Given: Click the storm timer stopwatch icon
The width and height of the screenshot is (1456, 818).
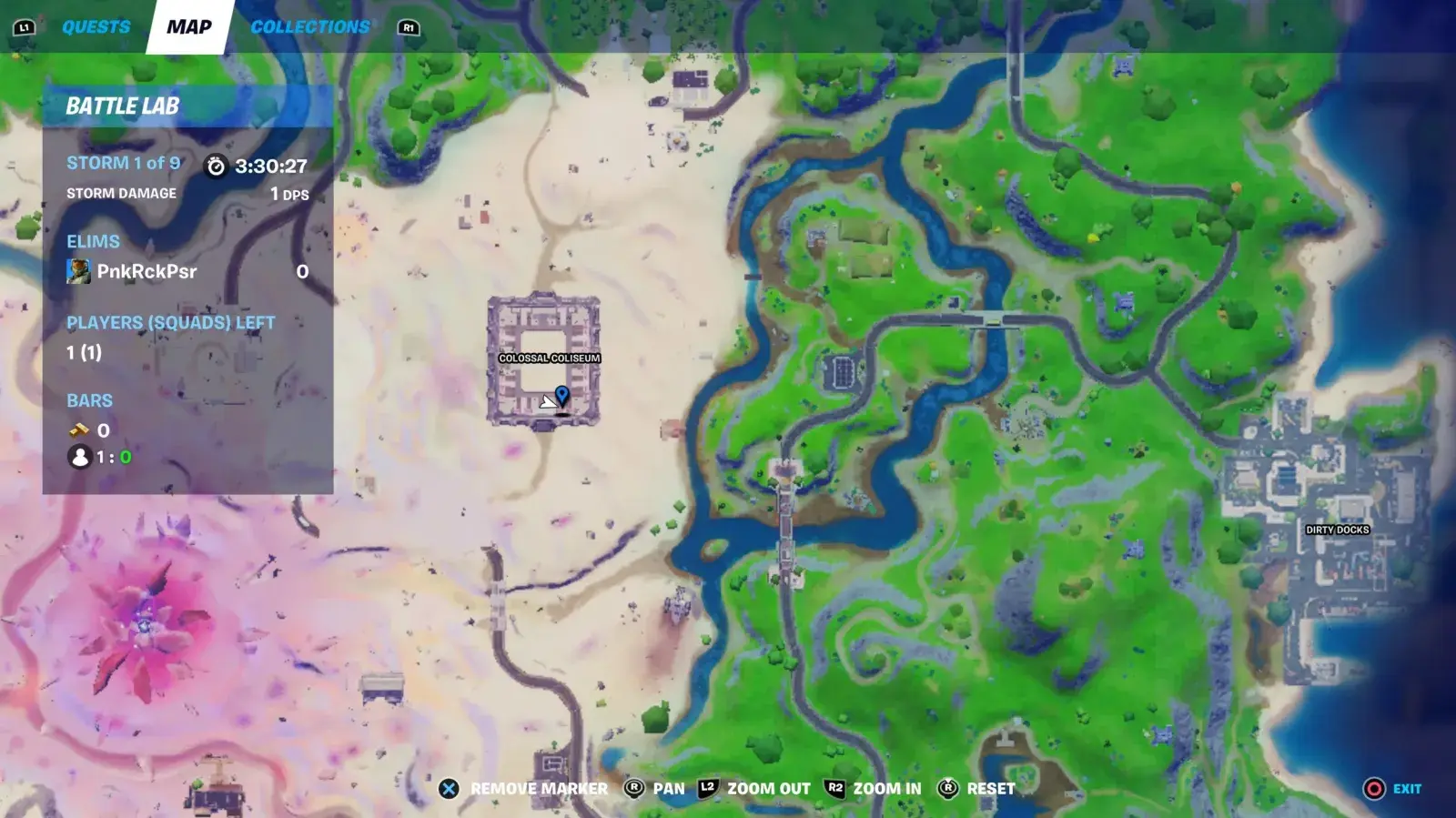Looking at the screenshot, I should 217,166.
